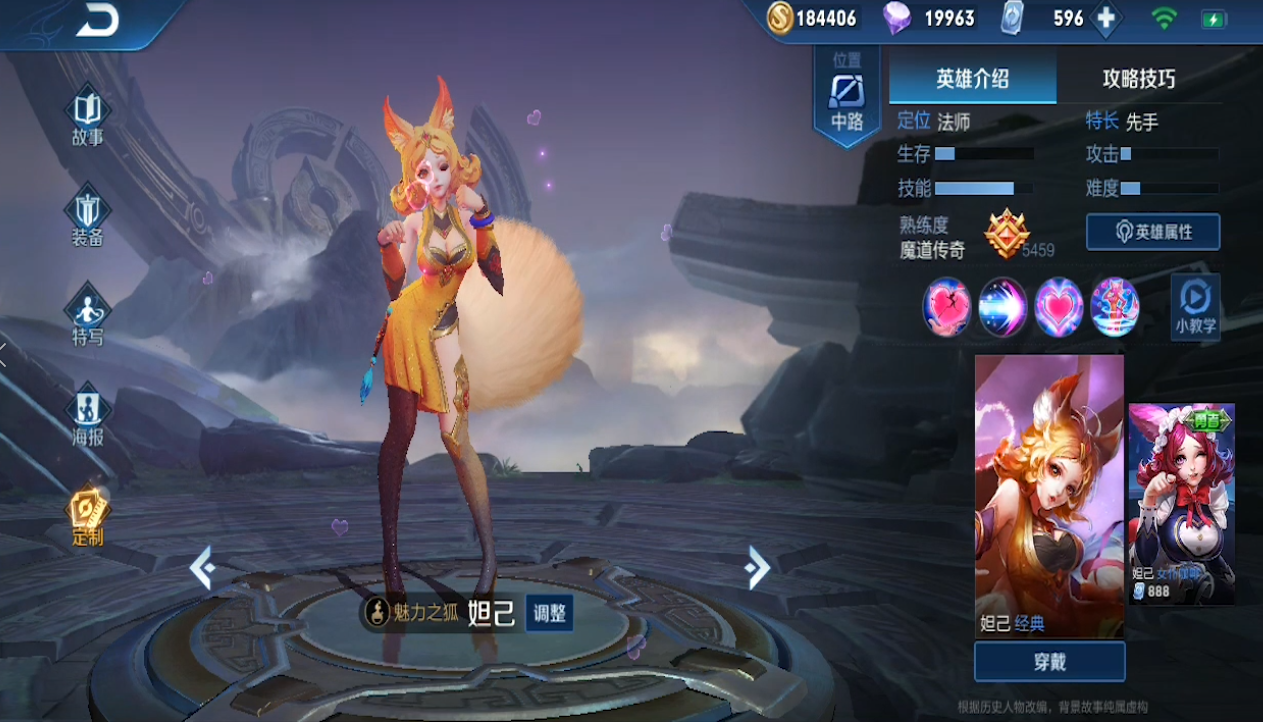
Task: Open the 英雄属性 hero attributes panel
Action: (x=1153, y=232)
